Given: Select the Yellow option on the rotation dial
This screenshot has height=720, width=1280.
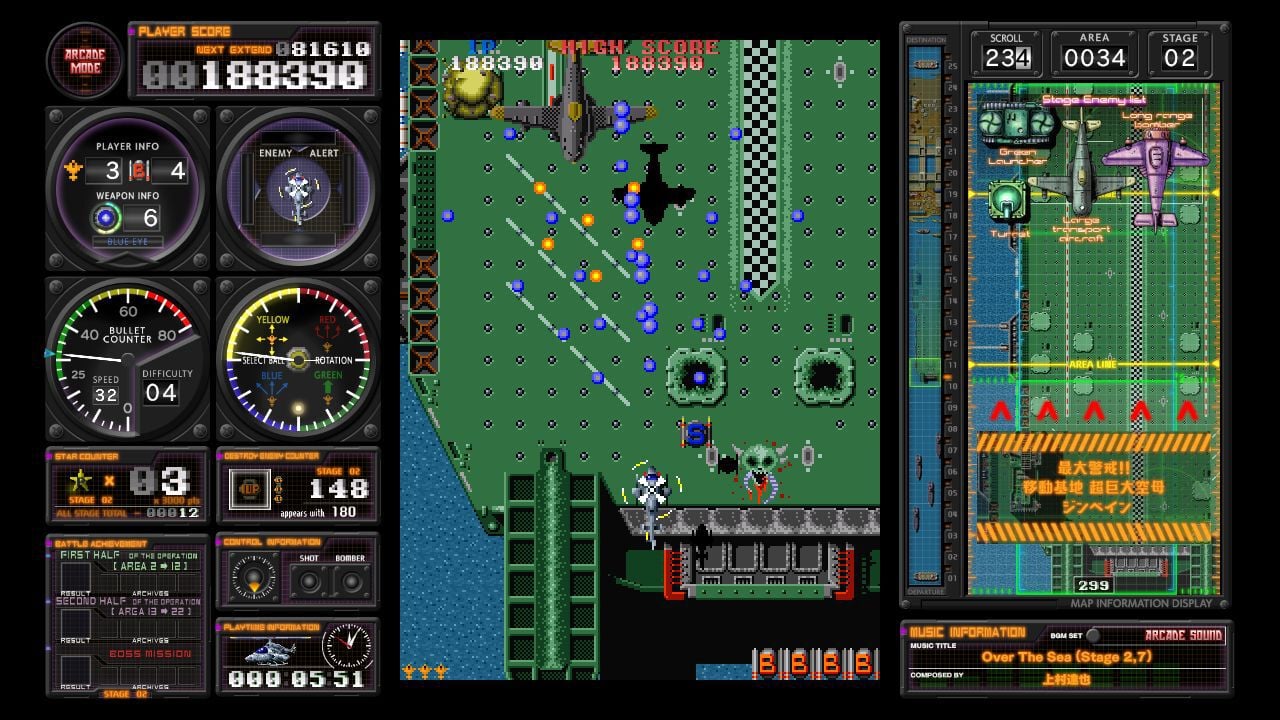Looking at the screenshot, I should point(274,321).
